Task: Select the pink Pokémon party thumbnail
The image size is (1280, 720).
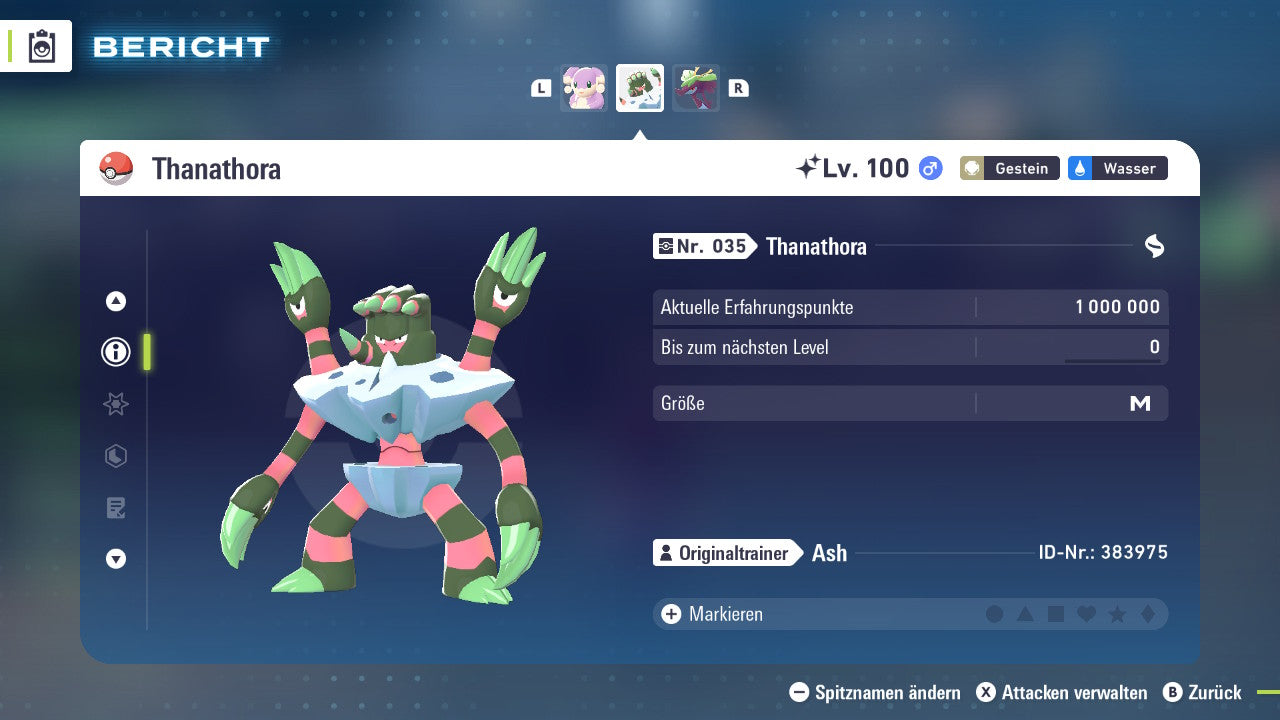Action: click(584, 88)
